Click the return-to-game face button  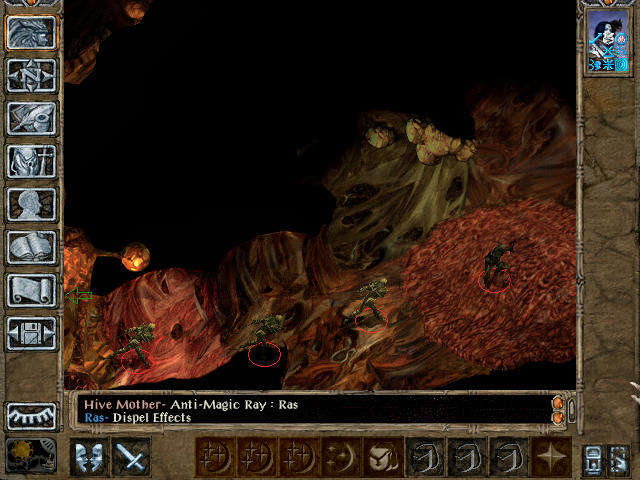click(32, 32)
